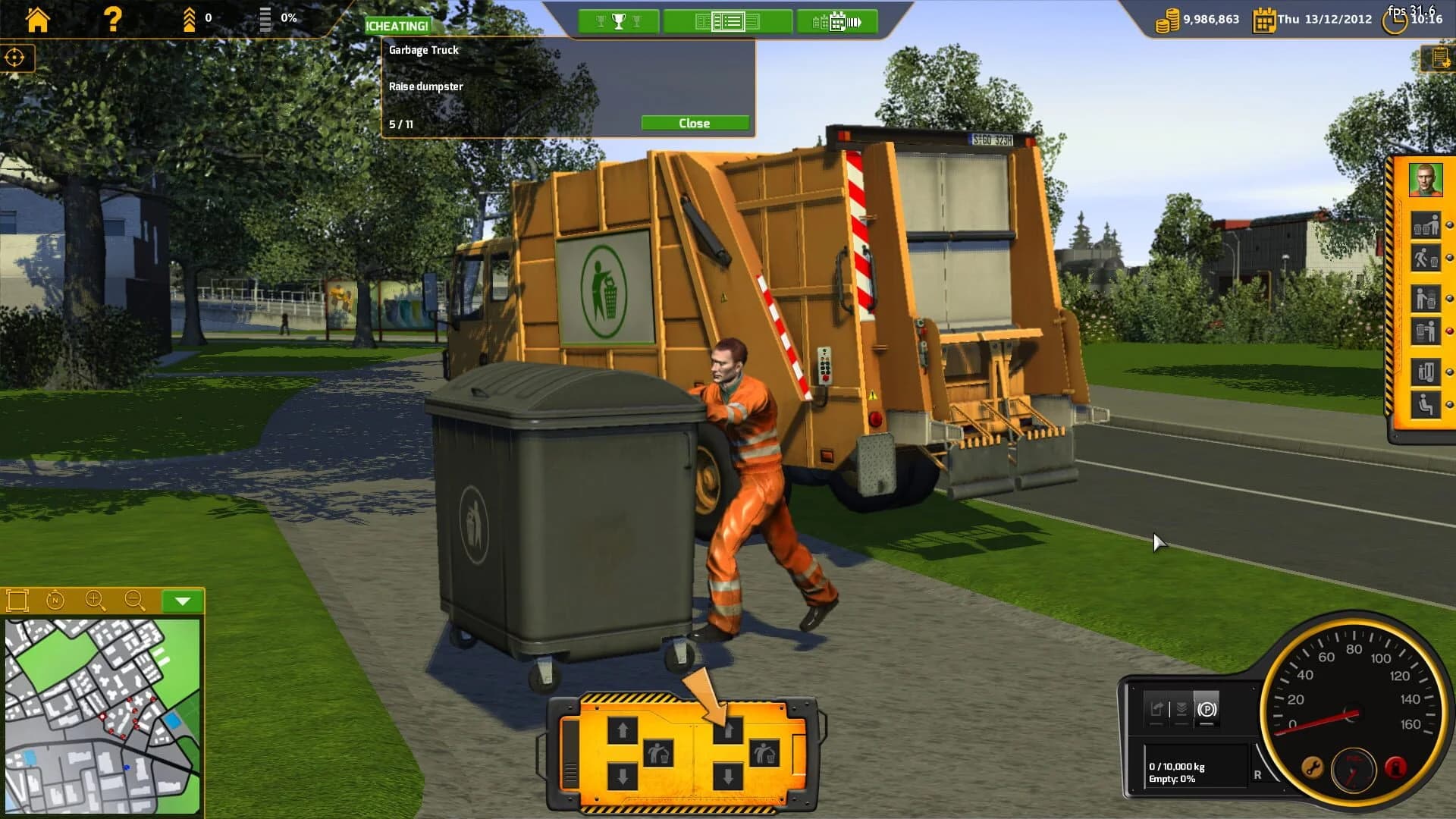This screenshot has height=819, width=1456.
Task: Click the wrench maintenance icon on the dashboard
Action: tap(1312, 767)
